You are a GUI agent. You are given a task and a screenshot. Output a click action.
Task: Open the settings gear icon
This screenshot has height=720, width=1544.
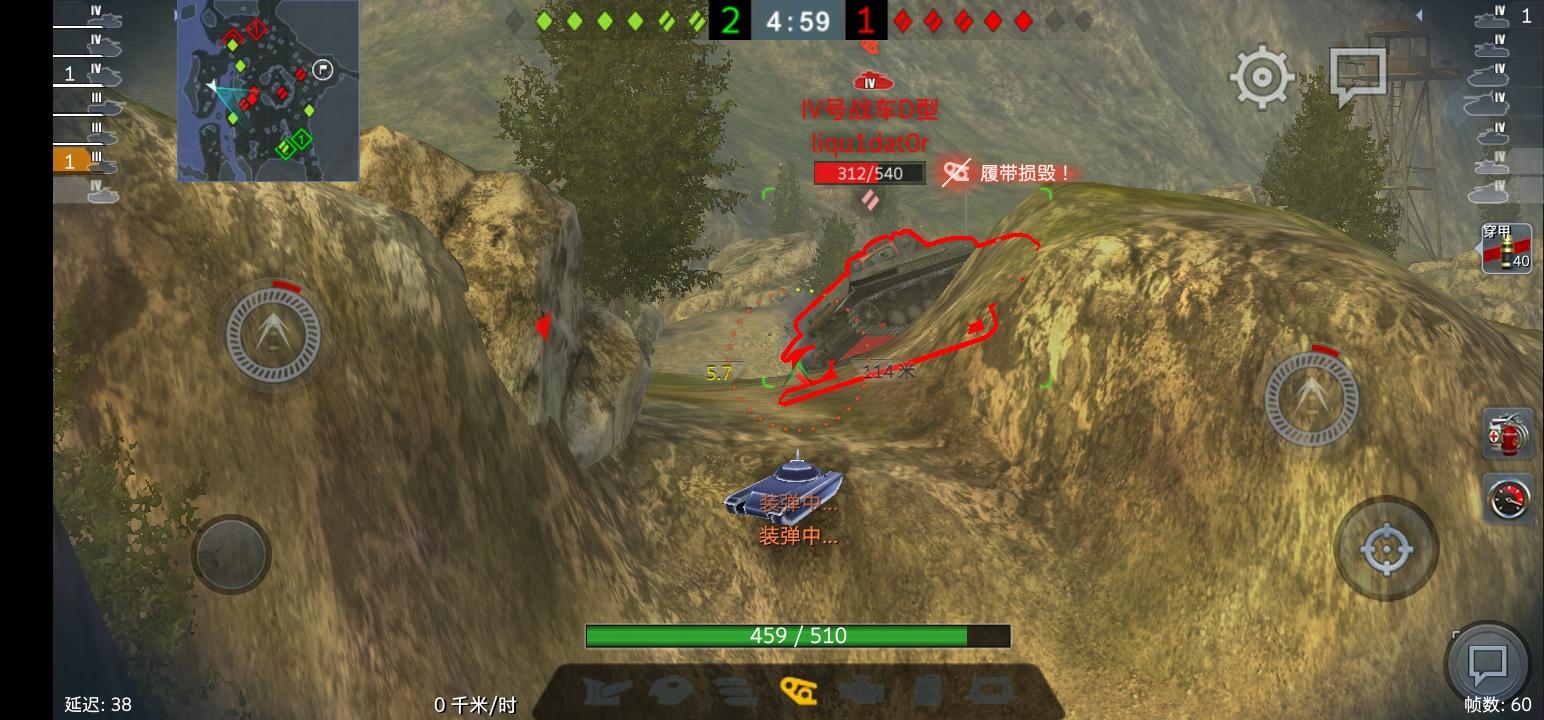coord(1261,76)
